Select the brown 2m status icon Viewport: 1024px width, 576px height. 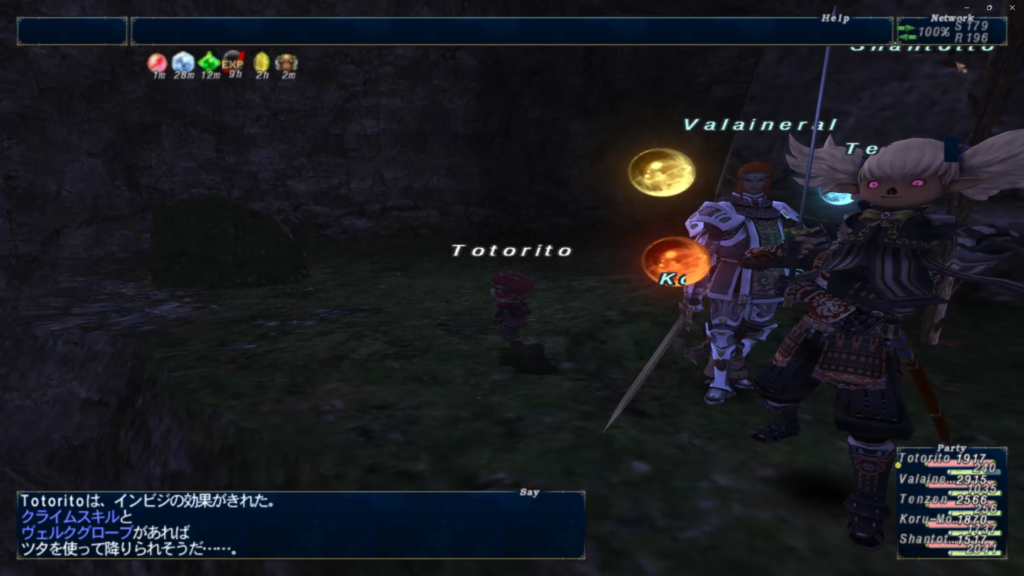click(287, 63)
